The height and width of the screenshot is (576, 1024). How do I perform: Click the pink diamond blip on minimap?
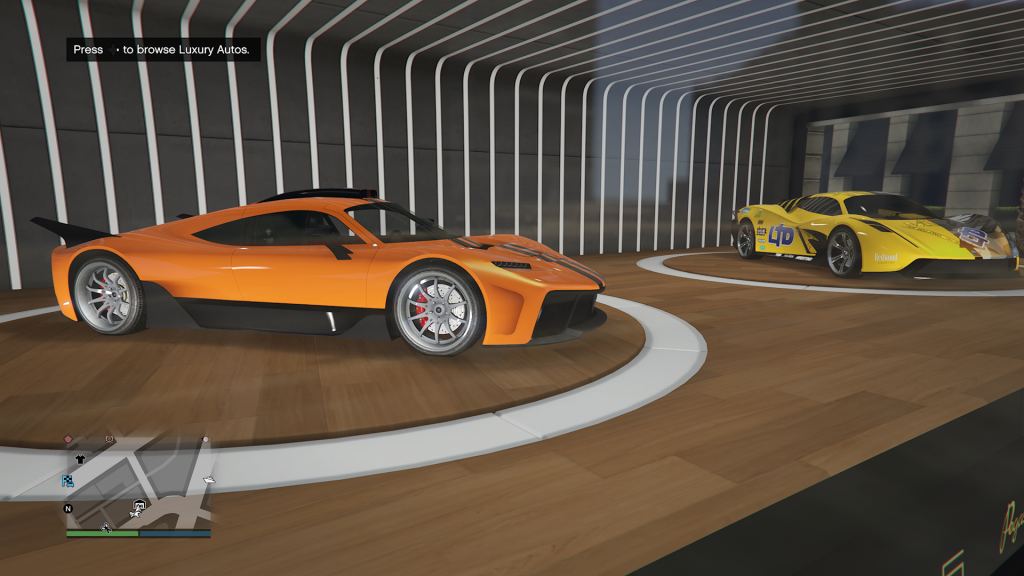pyautogui.click(x=68, y=440)
